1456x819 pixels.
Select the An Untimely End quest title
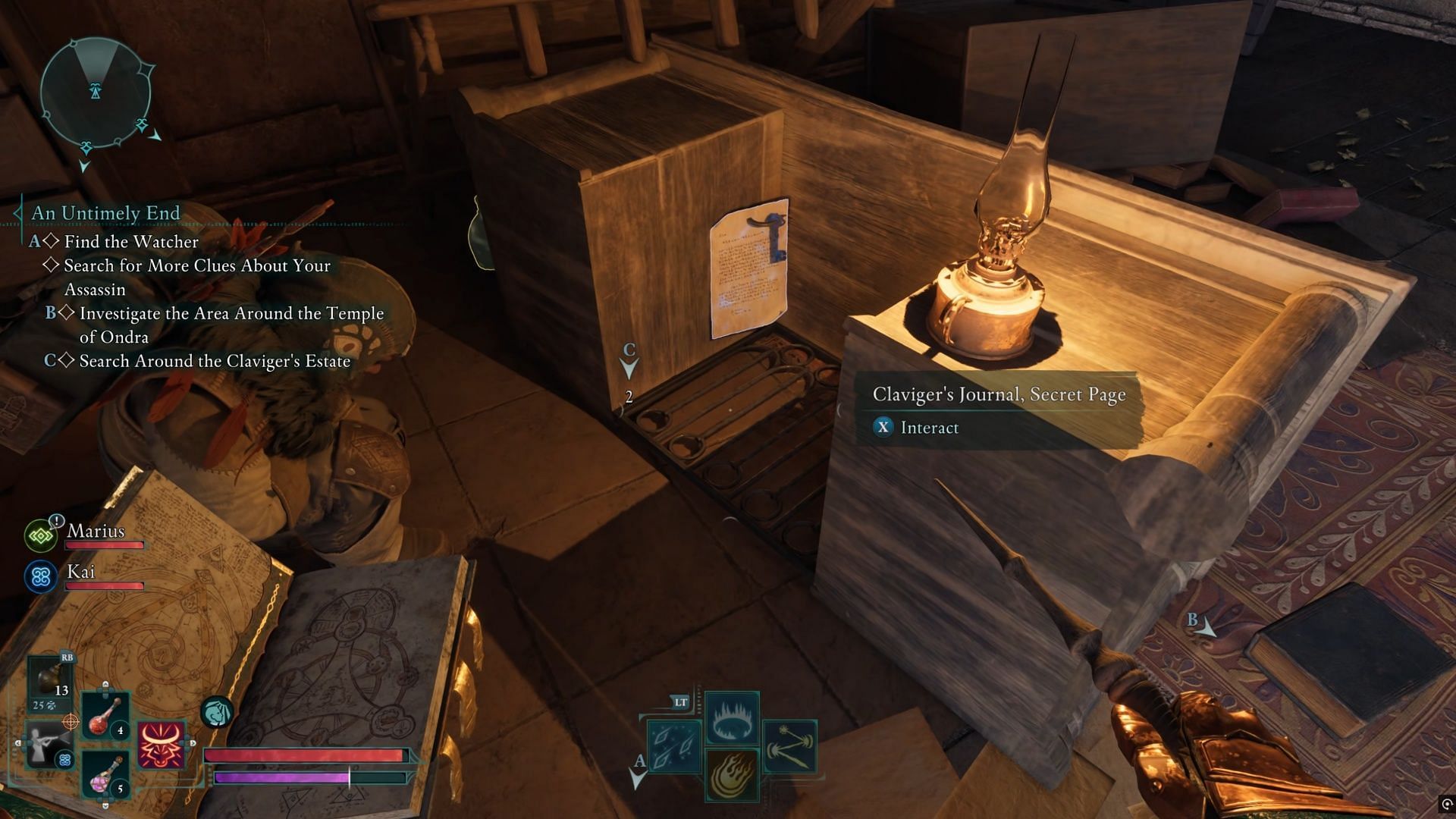pos(105,213)
